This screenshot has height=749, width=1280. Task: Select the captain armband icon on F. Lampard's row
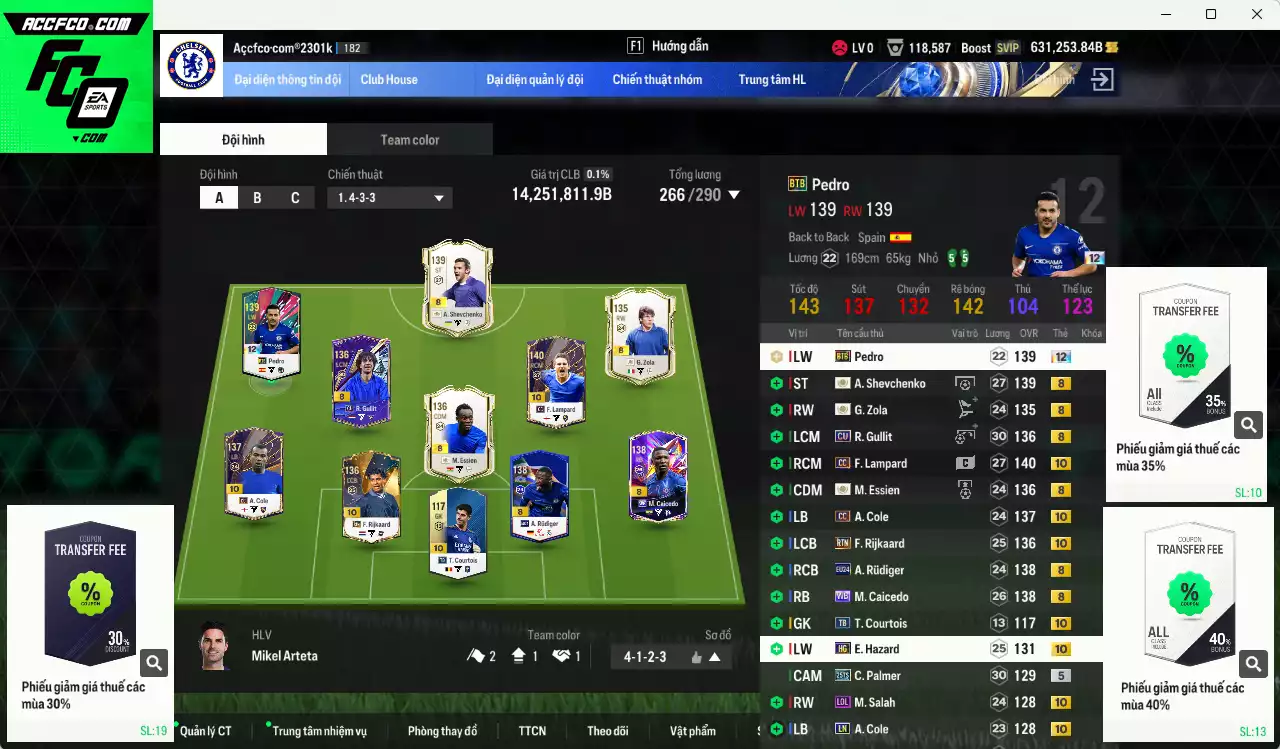click(x=964, y=462)
